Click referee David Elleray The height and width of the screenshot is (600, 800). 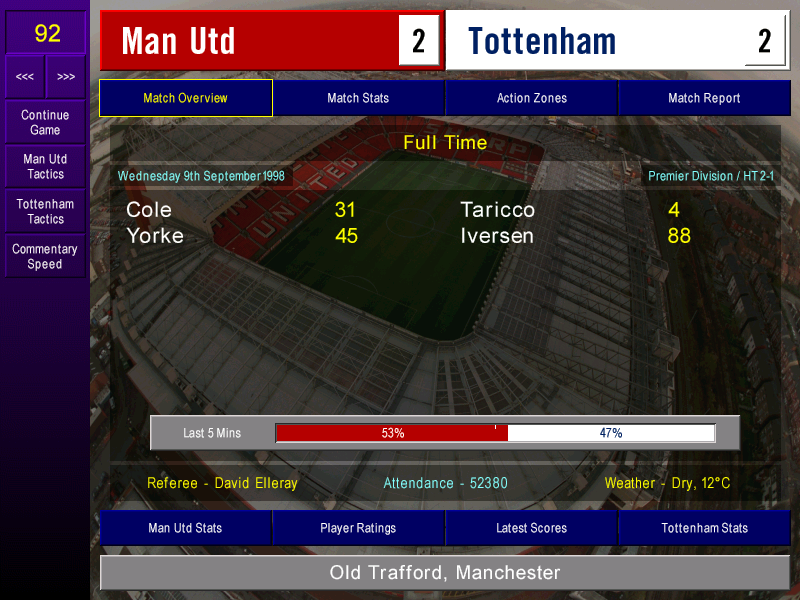tap(222, 483)
